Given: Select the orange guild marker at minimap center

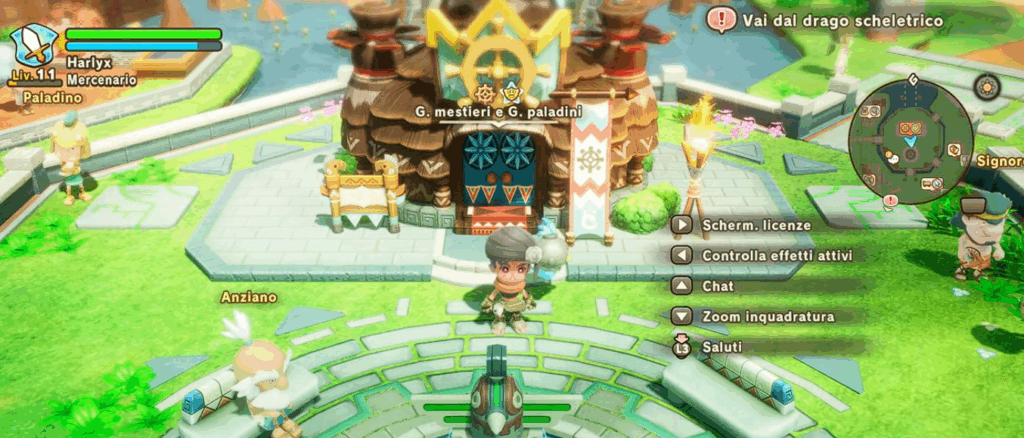Looking at the screenshot, I should [x=909, y=129].
